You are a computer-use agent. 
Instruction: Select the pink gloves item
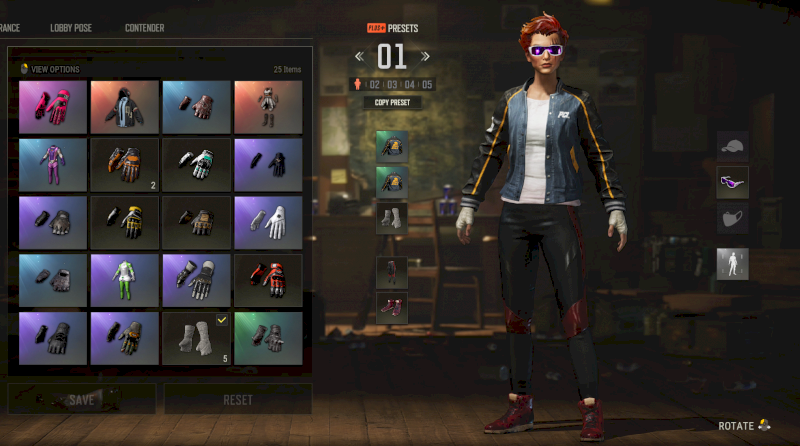53,106
